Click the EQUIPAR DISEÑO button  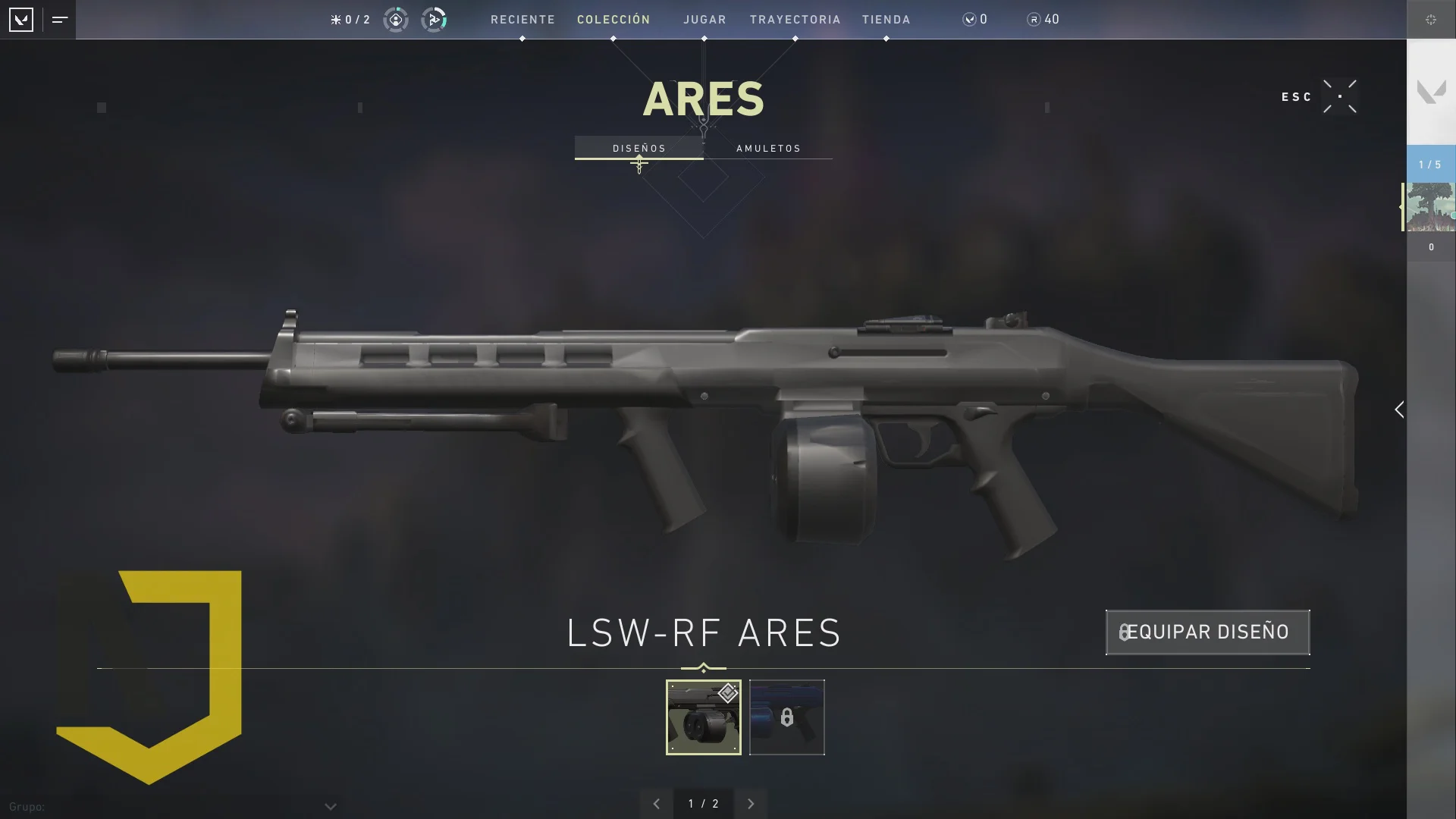1207,632
